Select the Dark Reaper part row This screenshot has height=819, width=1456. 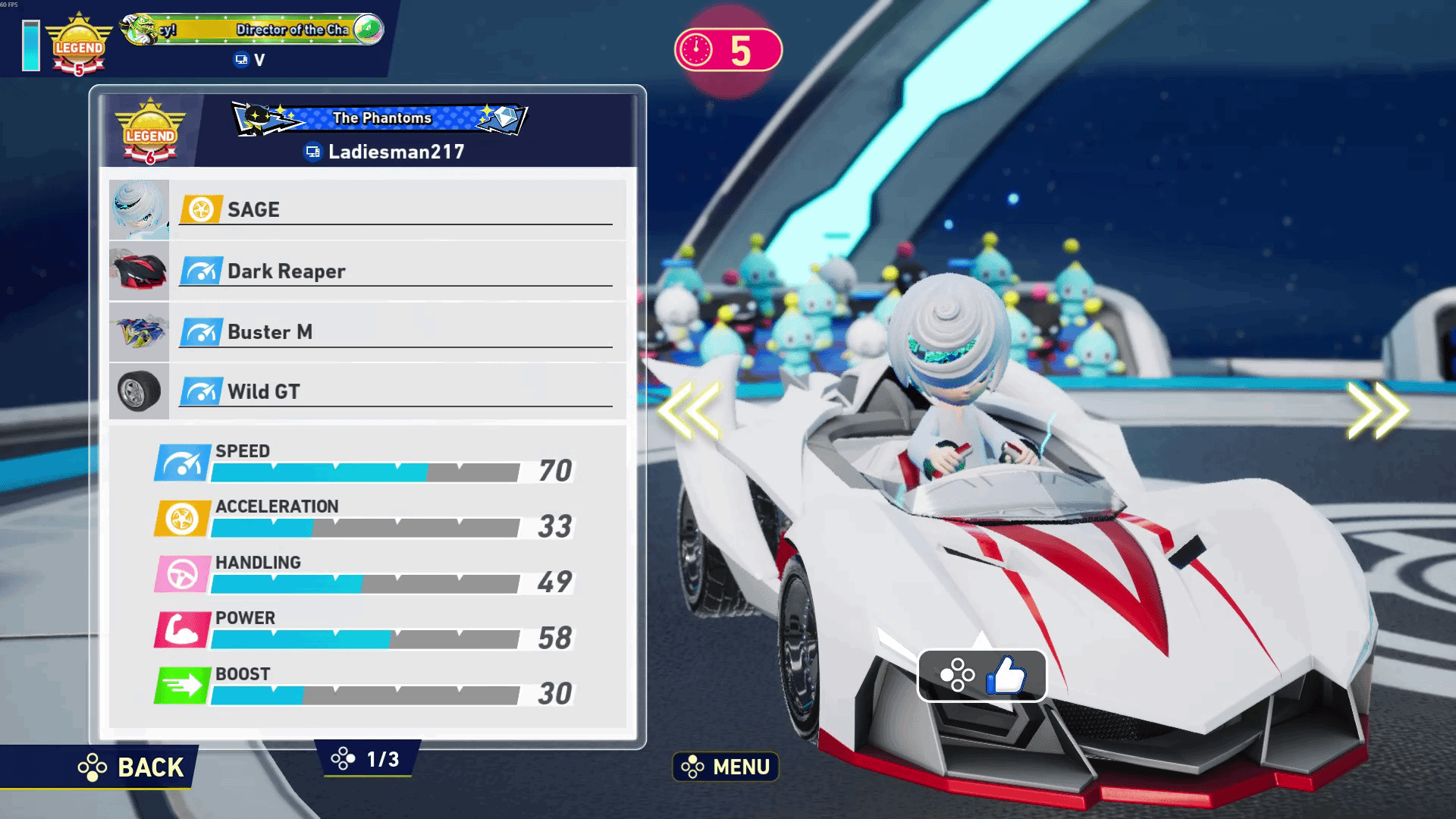[368, 271]
